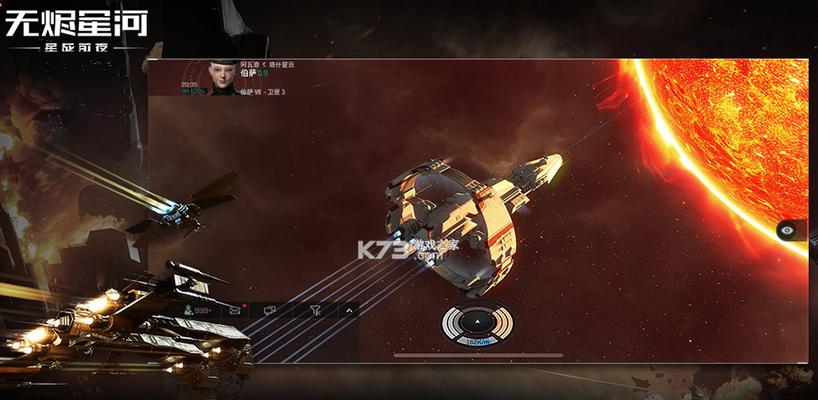Screen dimensions: 818x400
Task: Toggle the eye overview button
Action: tap(790, 230)
